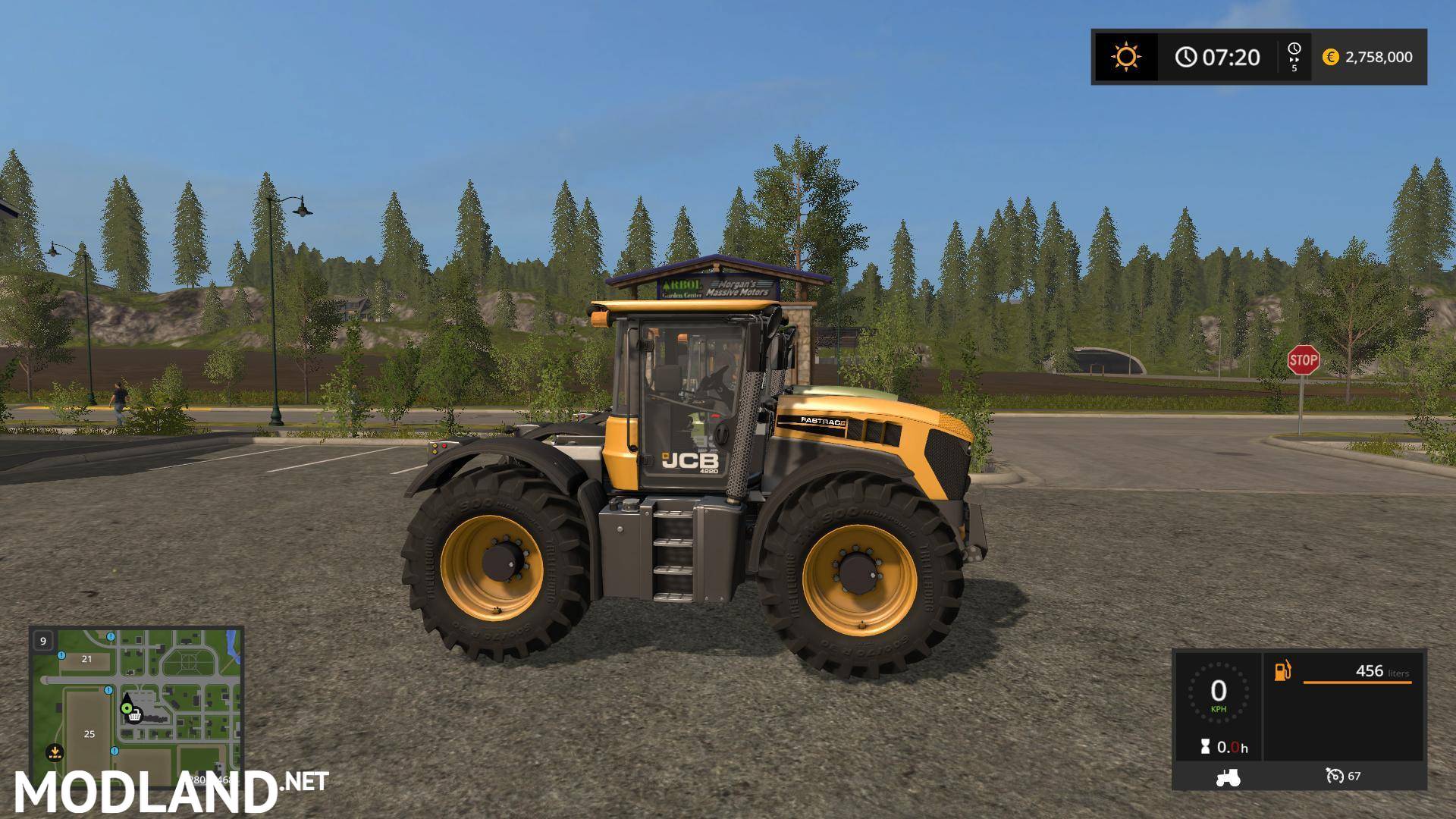Click the money balance 2,758,000
Screen dimensions: 1456x819
(x=1382, y=57)
